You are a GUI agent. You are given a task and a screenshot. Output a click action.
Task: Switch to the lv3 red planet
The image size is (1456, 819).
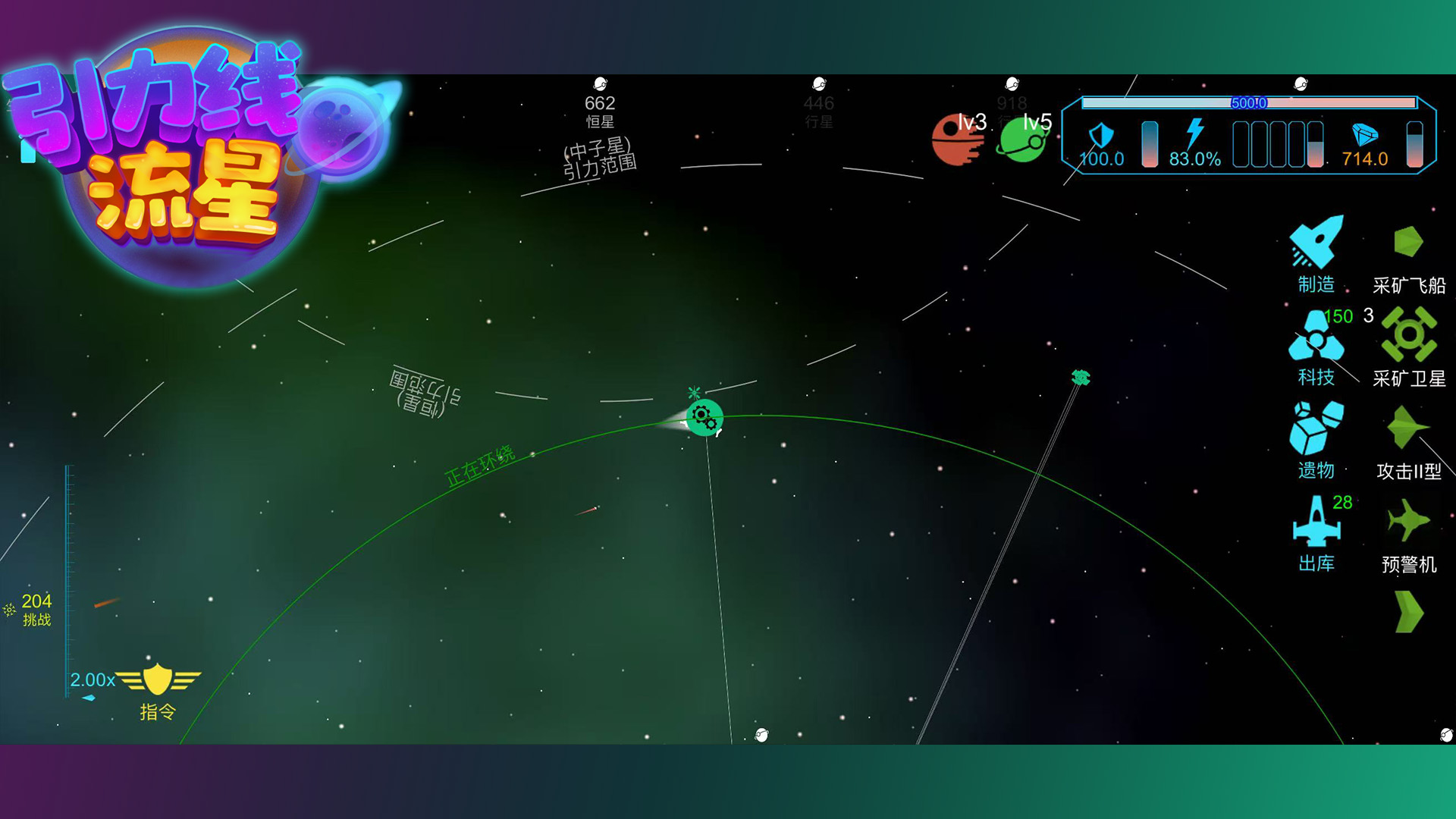point(954,140)
